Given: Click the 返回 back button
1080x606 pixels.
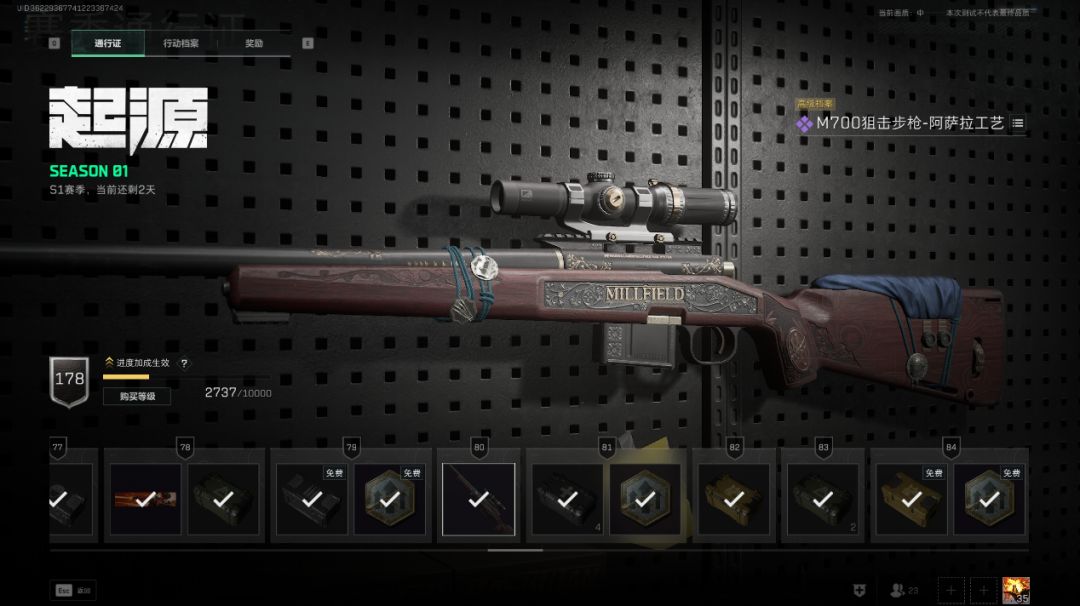Looking at the screenshot, I should (x=75, y=591).
